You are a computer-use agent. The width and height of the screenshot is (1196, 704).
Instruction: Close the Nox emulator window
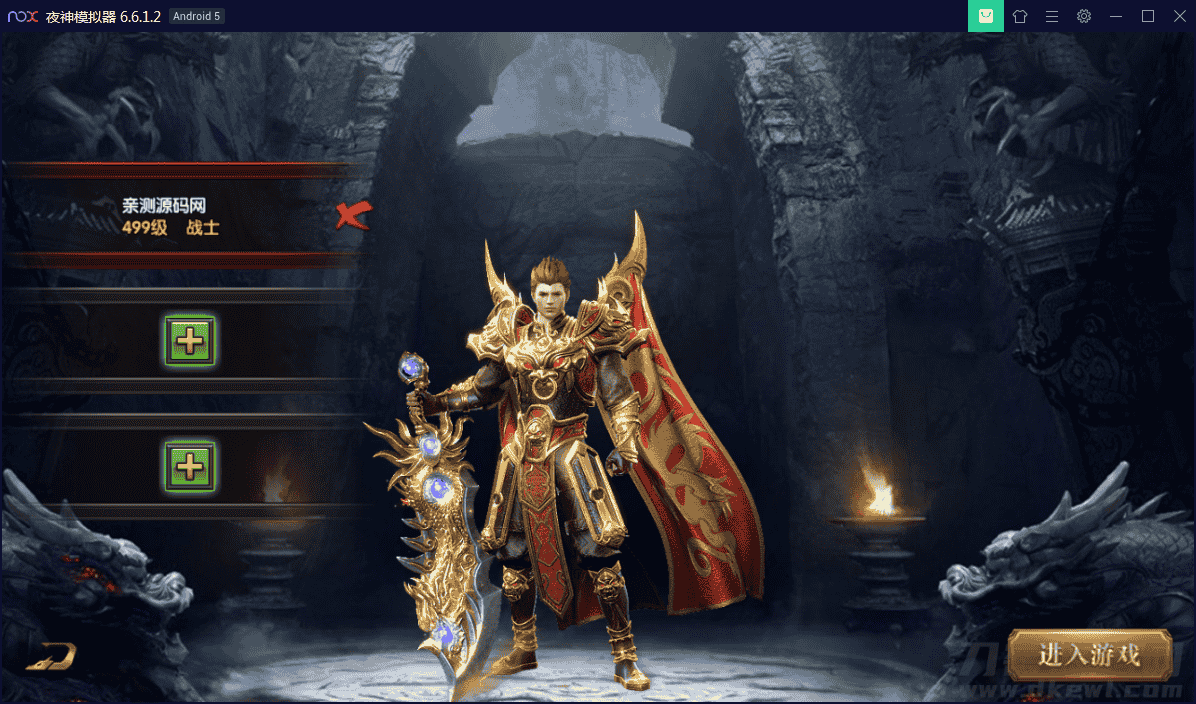1179,16
